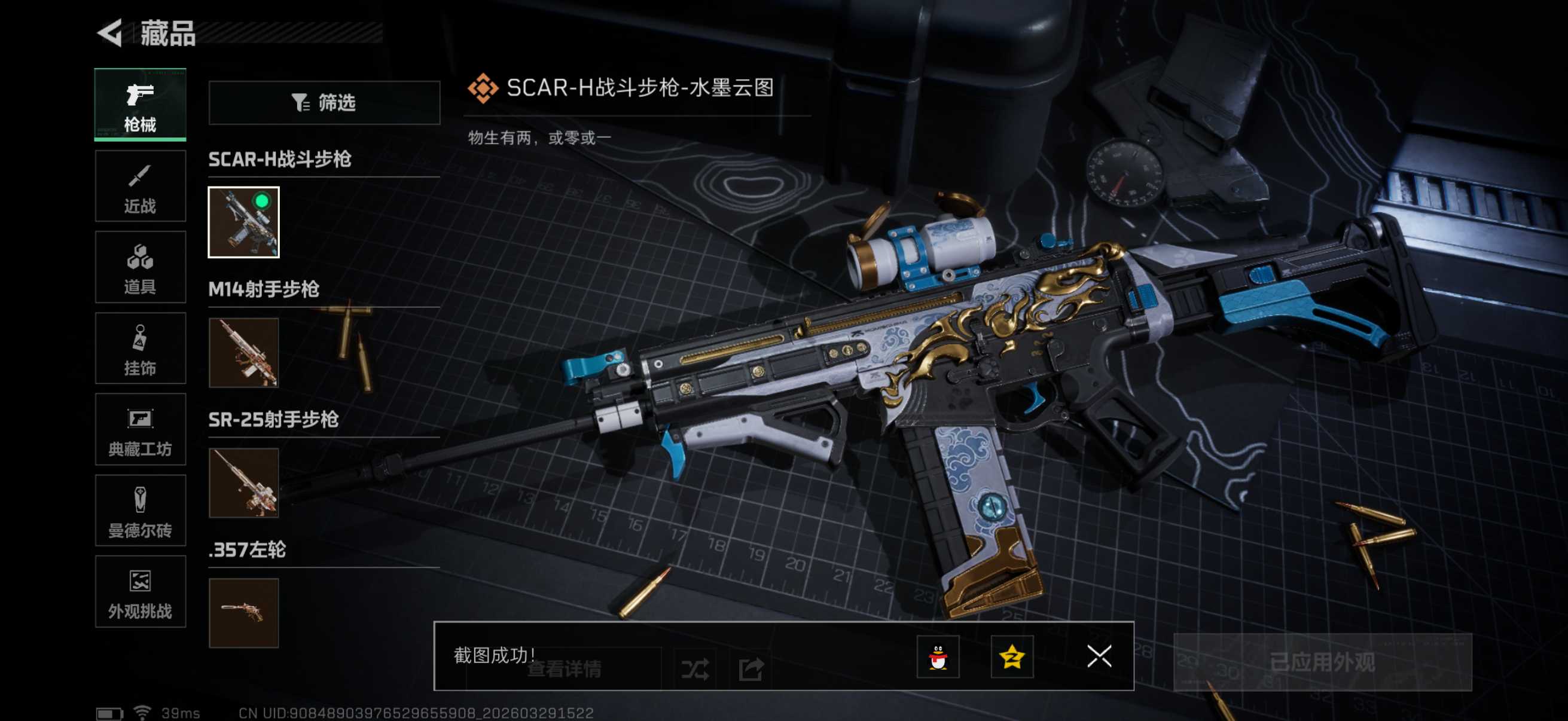1568x721 pixels.
Task: Open the 筛选 filter button
Action: click(x=324, y=103)
